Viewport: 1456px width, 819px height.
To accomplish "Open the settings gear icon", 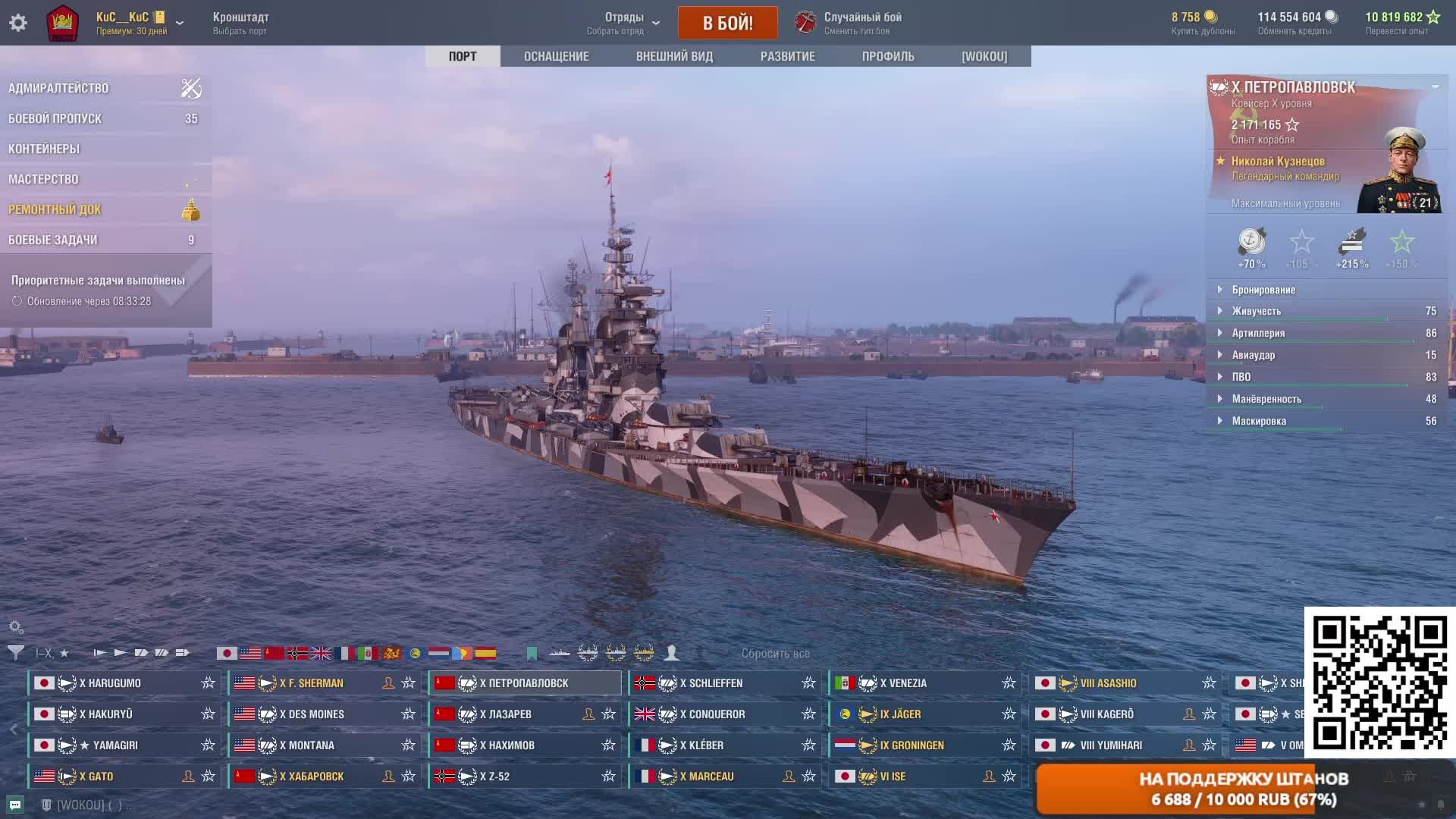I will tap(18, 23).
